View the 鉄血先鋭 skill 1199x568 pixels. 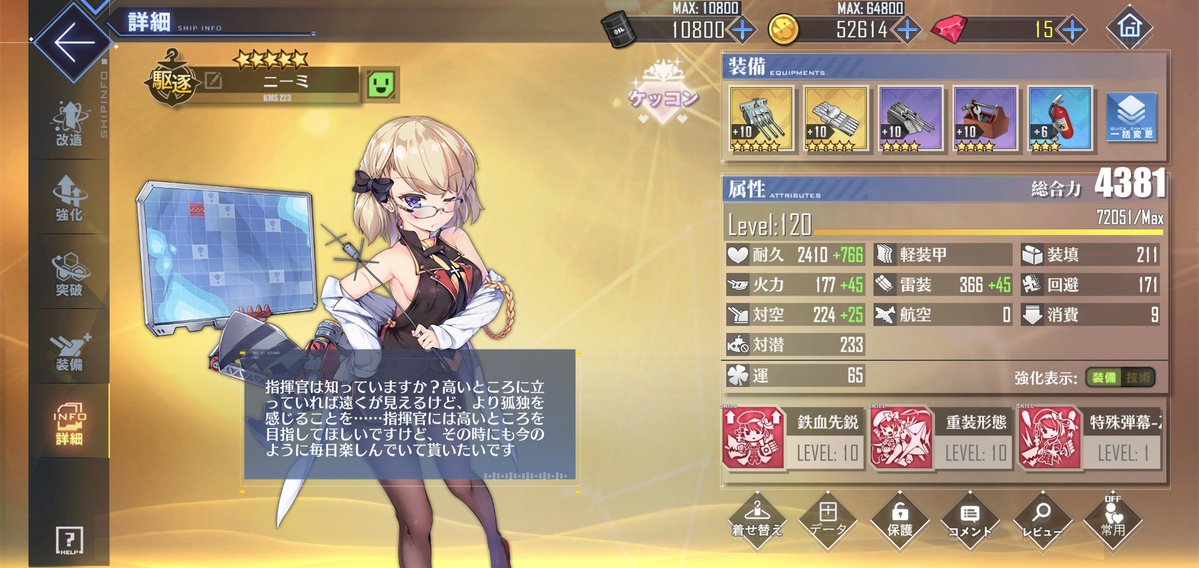pos(792,437)
